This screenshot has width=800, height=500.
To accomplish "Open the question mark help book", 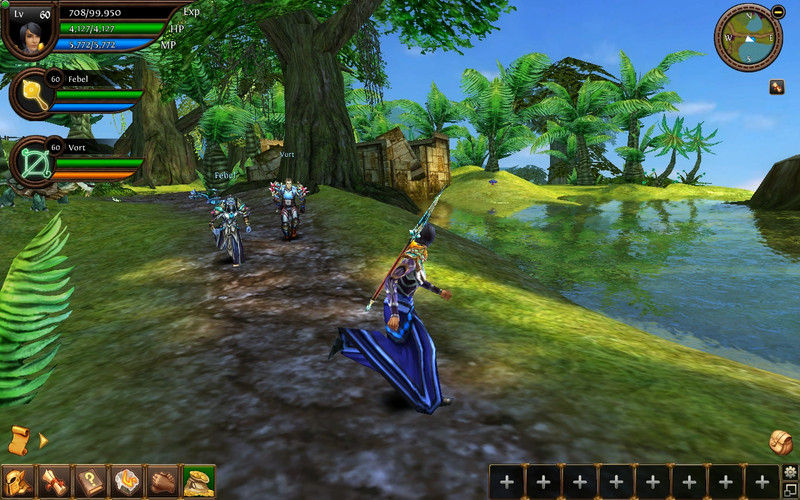I will tap(91, 482).
